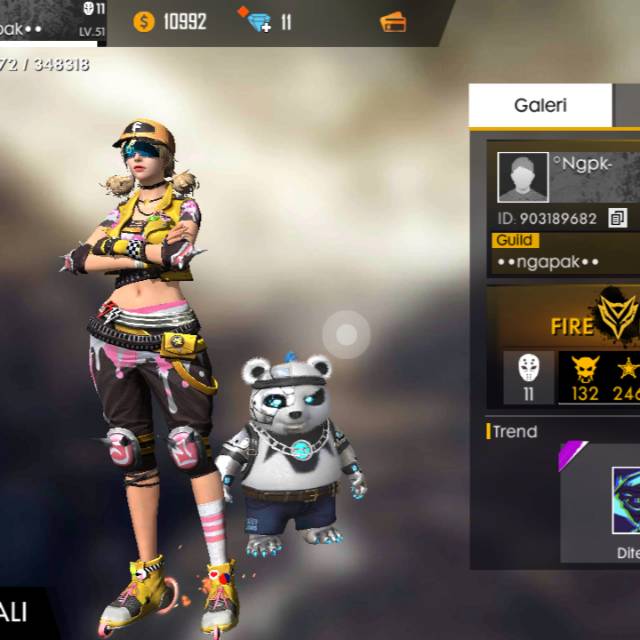Select the Trend item thumbnail
This screenshot has height=640, width=640.
626,500
